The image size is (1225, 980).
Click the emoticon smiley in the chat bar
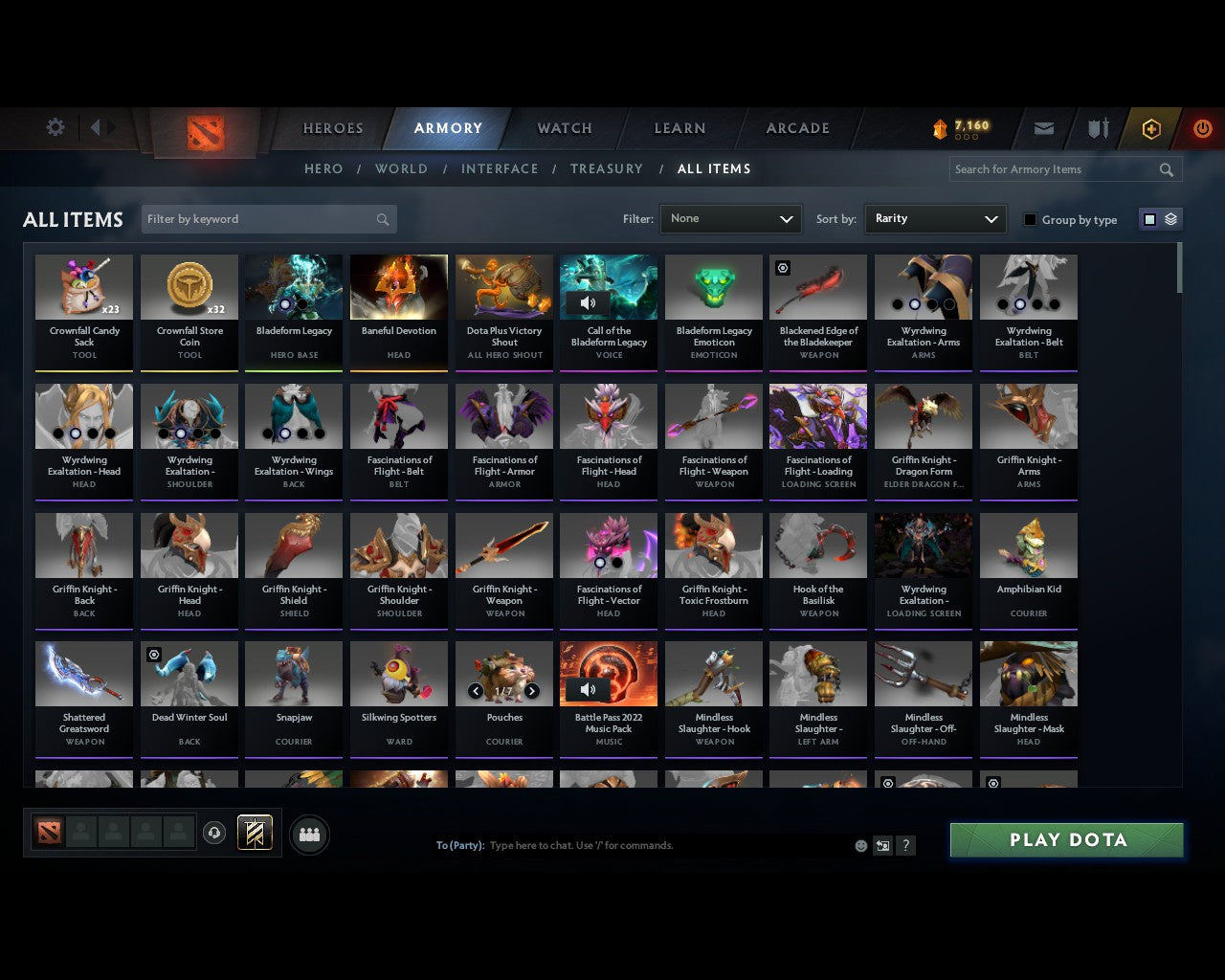click(860, 846)
